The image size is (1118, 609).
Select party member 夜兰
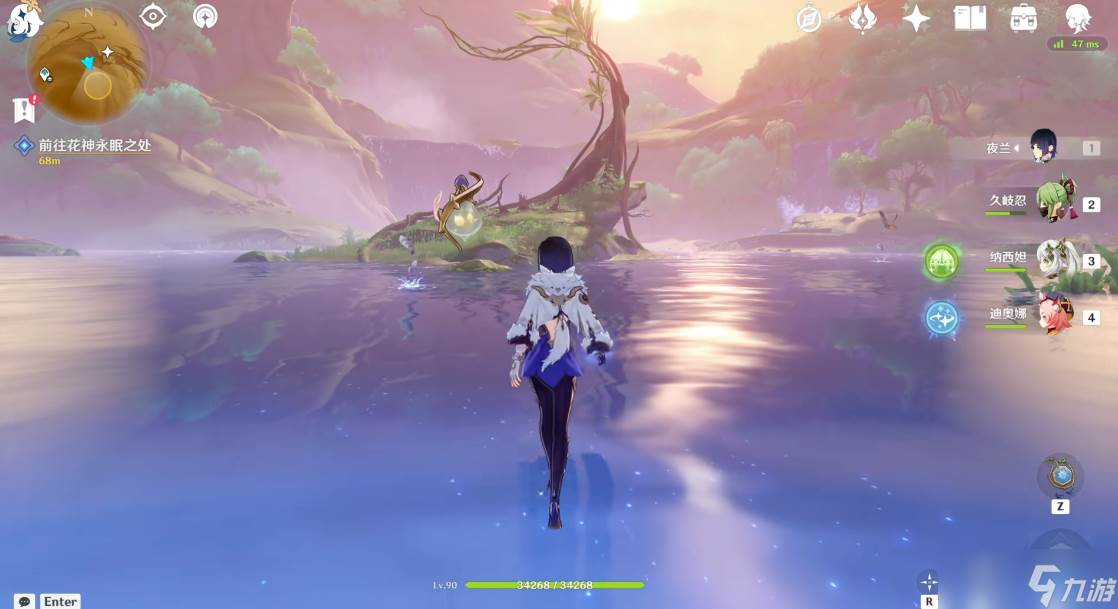[1043, 148]
